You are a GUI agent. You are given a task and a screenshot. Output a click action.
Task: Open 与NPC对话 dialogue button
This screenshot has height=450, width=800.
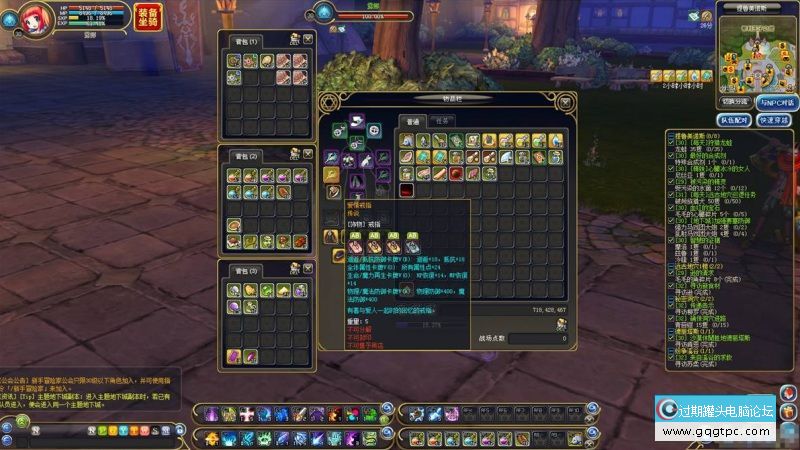[776, 102]
